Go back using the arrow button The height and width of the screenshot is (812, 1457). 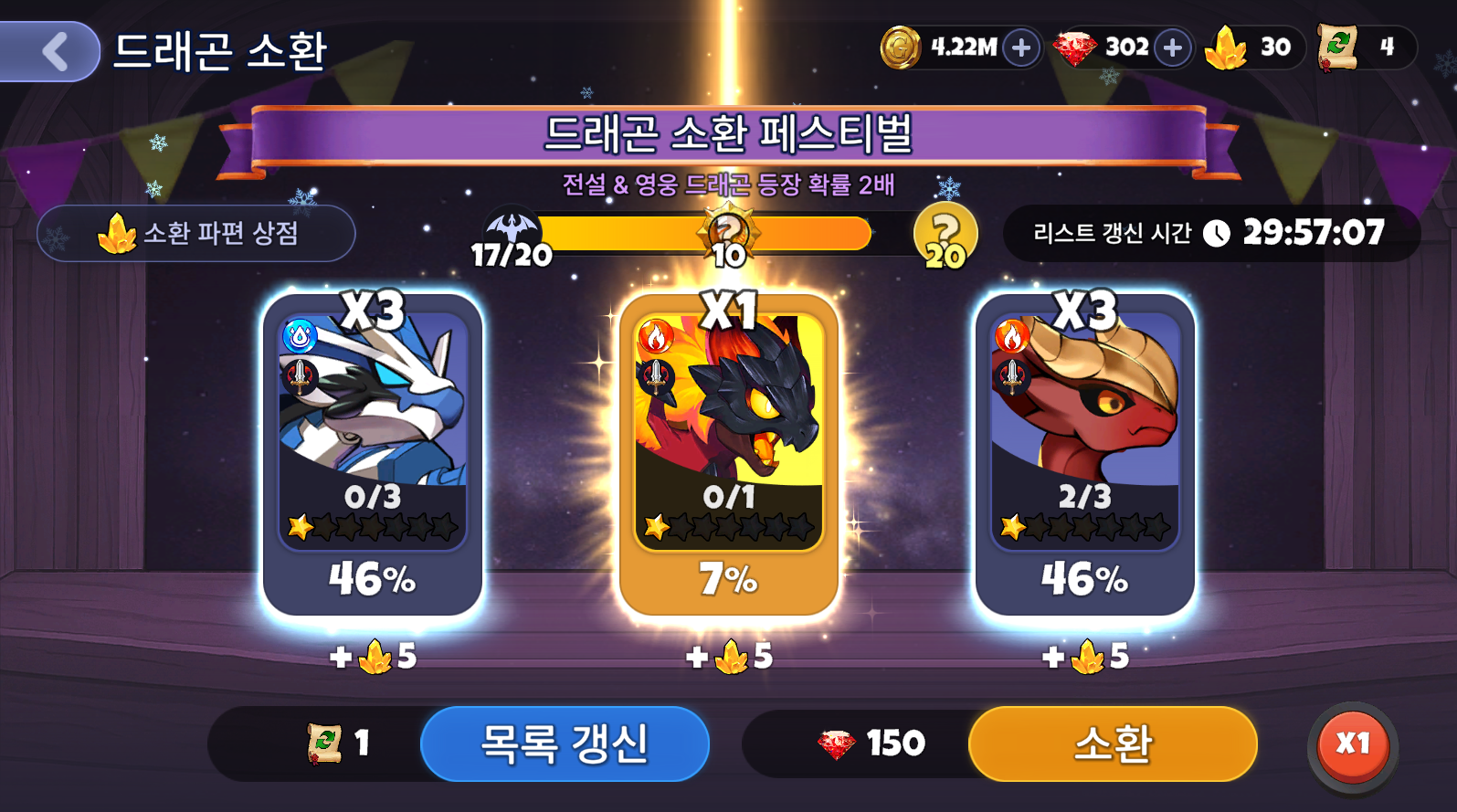coord(53,51)
